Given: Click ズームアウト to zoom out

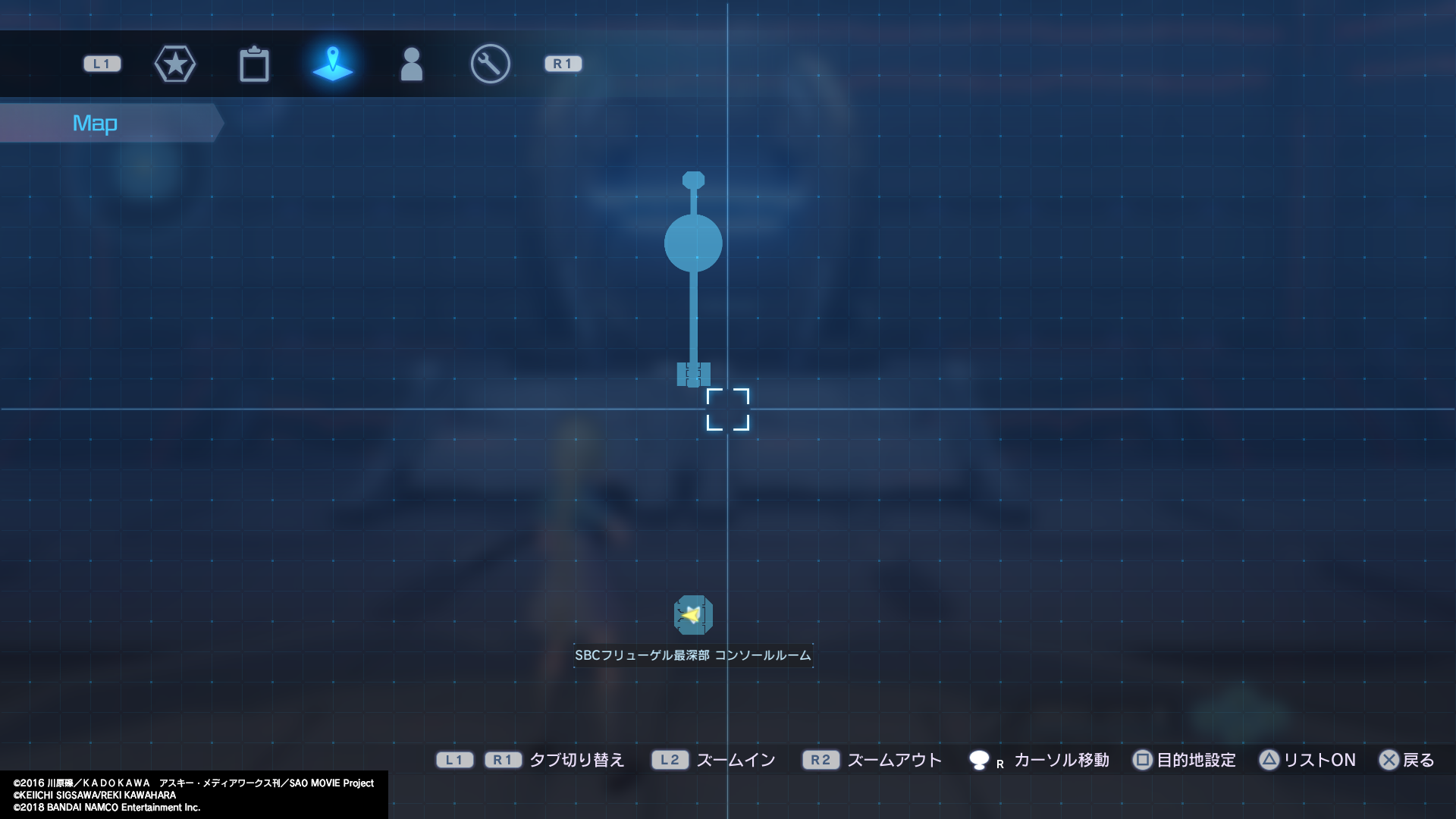Looking at the screenshot, I should tap(895, 760).
